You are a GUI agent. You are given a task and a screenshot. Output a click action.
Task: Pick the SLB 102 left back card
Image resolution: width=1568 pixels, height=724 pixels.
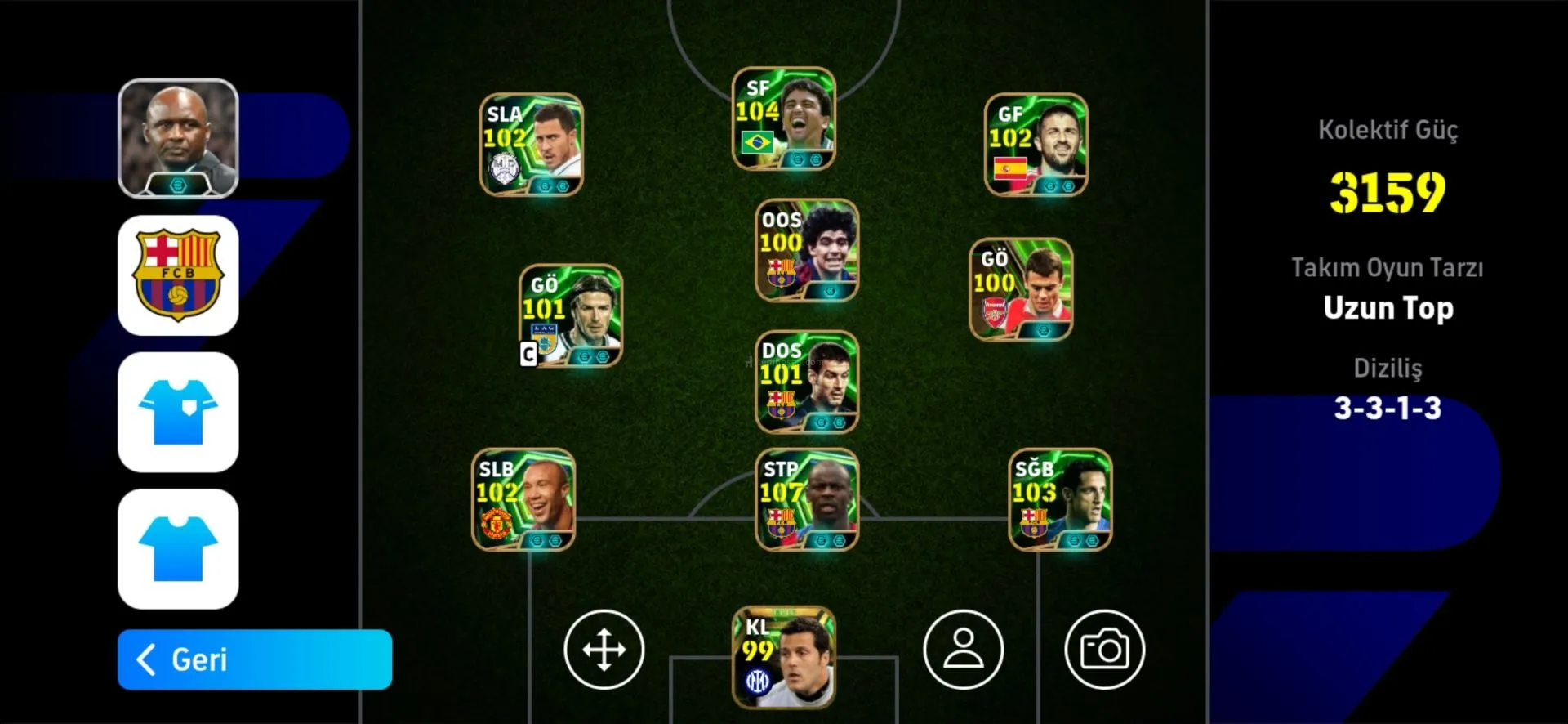523,499
